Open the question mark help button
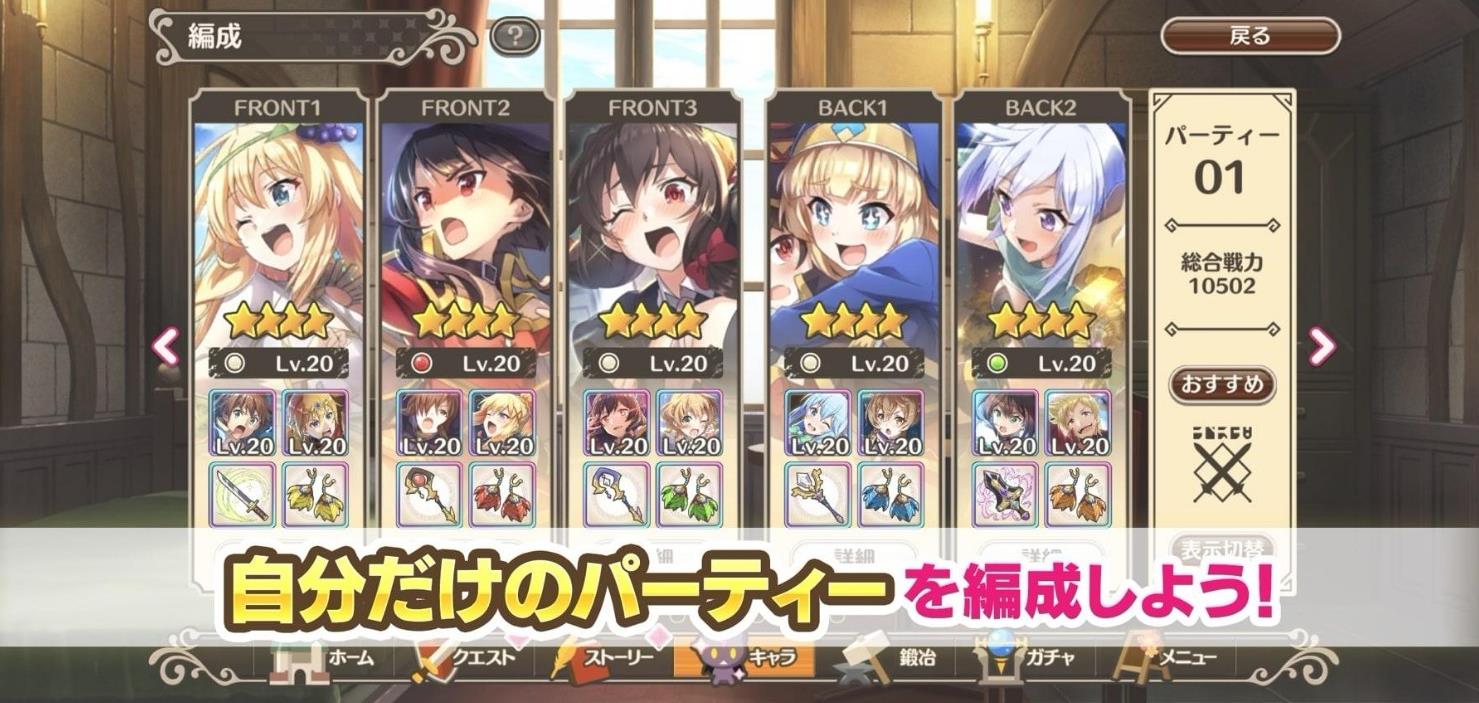The image size is (1479, 703). (x=515, y=38)
